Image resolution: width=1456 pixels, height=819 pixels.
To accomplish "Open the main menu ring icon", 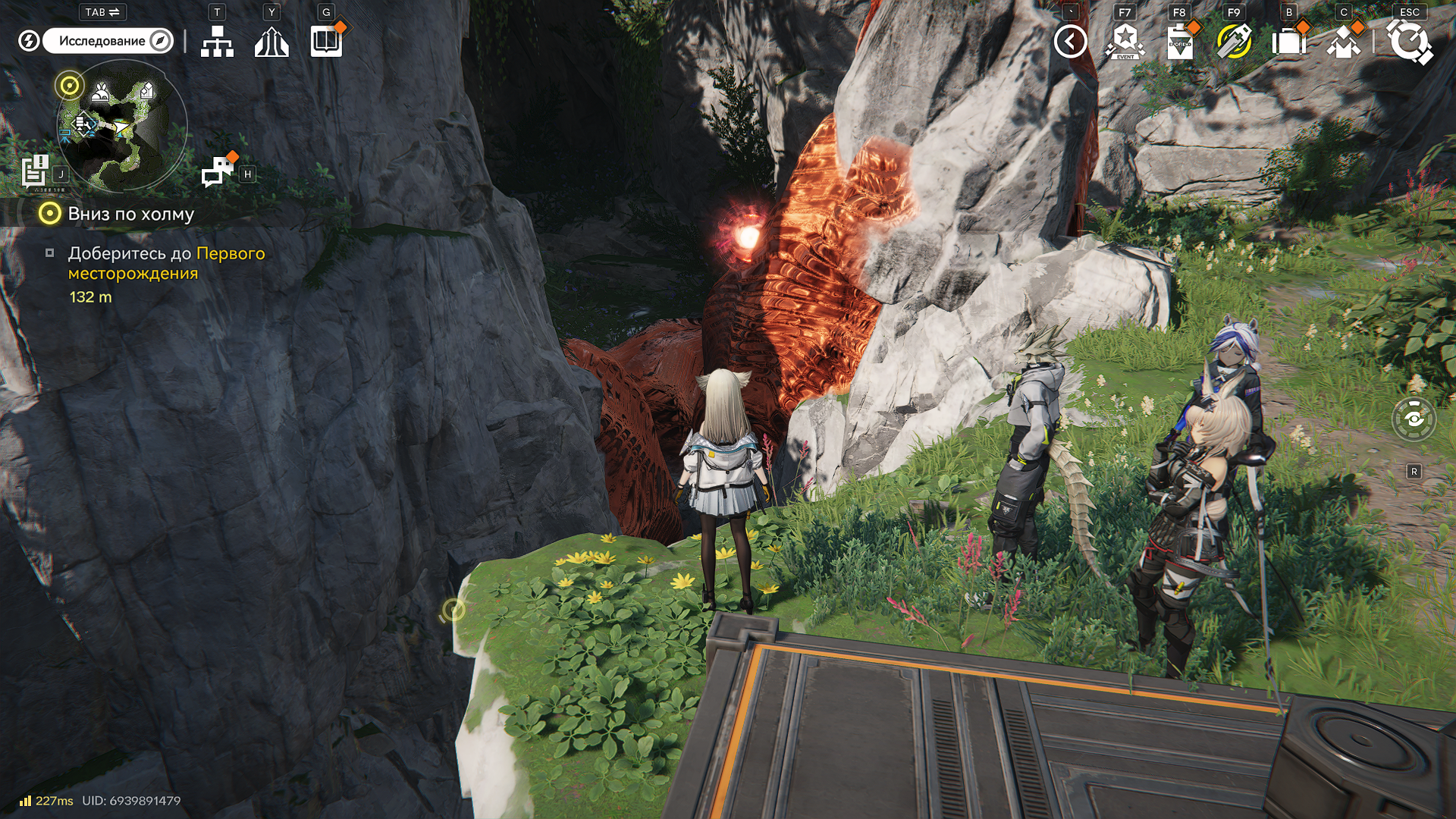I will tap(1409, 42).
